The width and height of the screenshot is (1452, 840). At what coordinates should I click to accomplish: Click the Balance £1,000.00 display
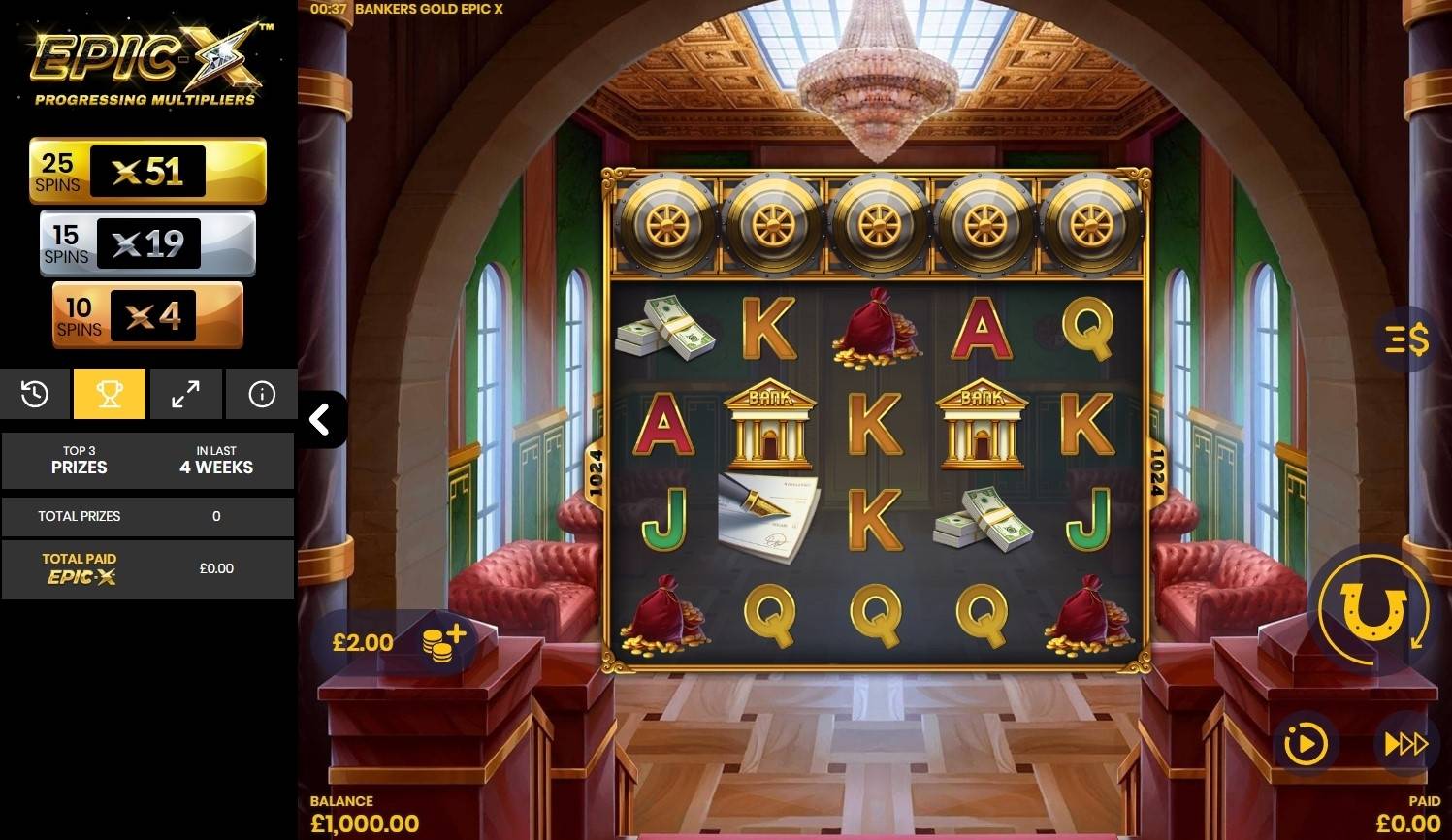coord(365,813)
